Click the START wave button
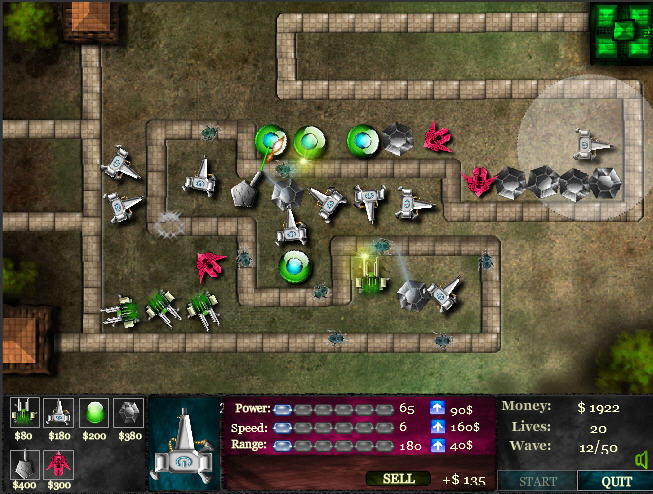Viewport: 653px width, 494px height. tap(538, 481)
